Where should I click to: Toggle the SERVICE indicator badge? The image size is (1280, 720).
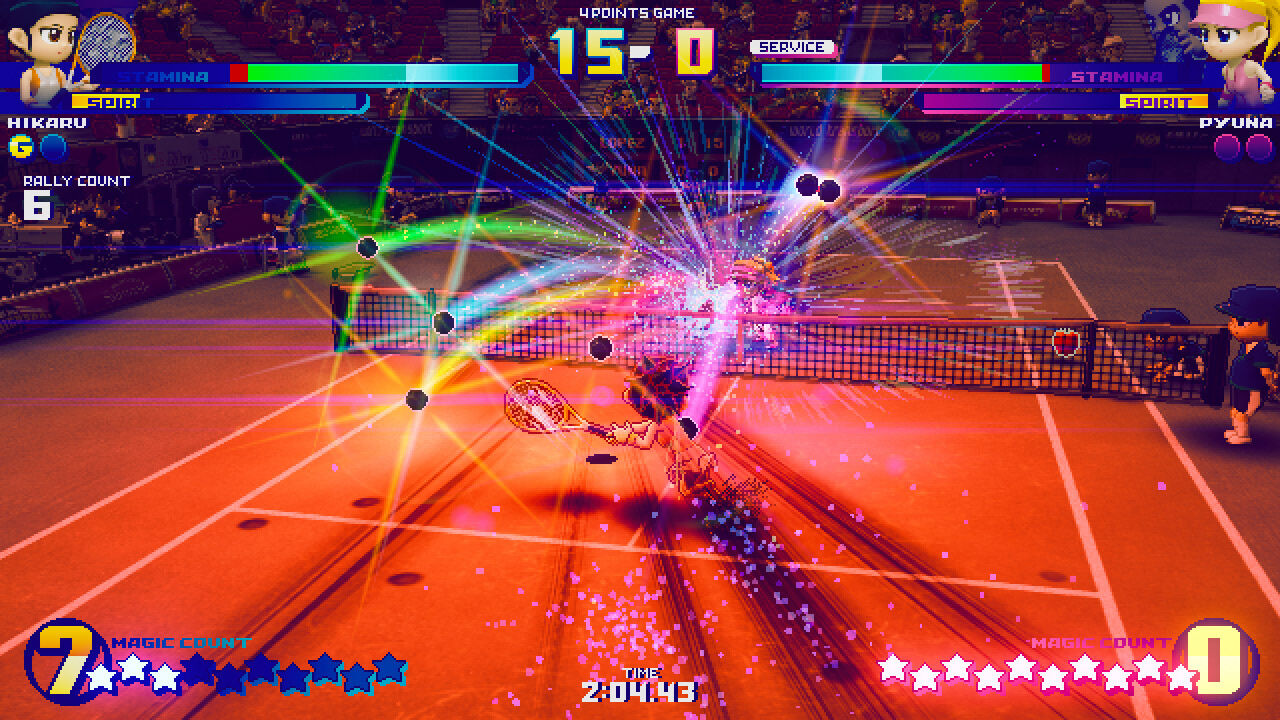click(790, 47)
